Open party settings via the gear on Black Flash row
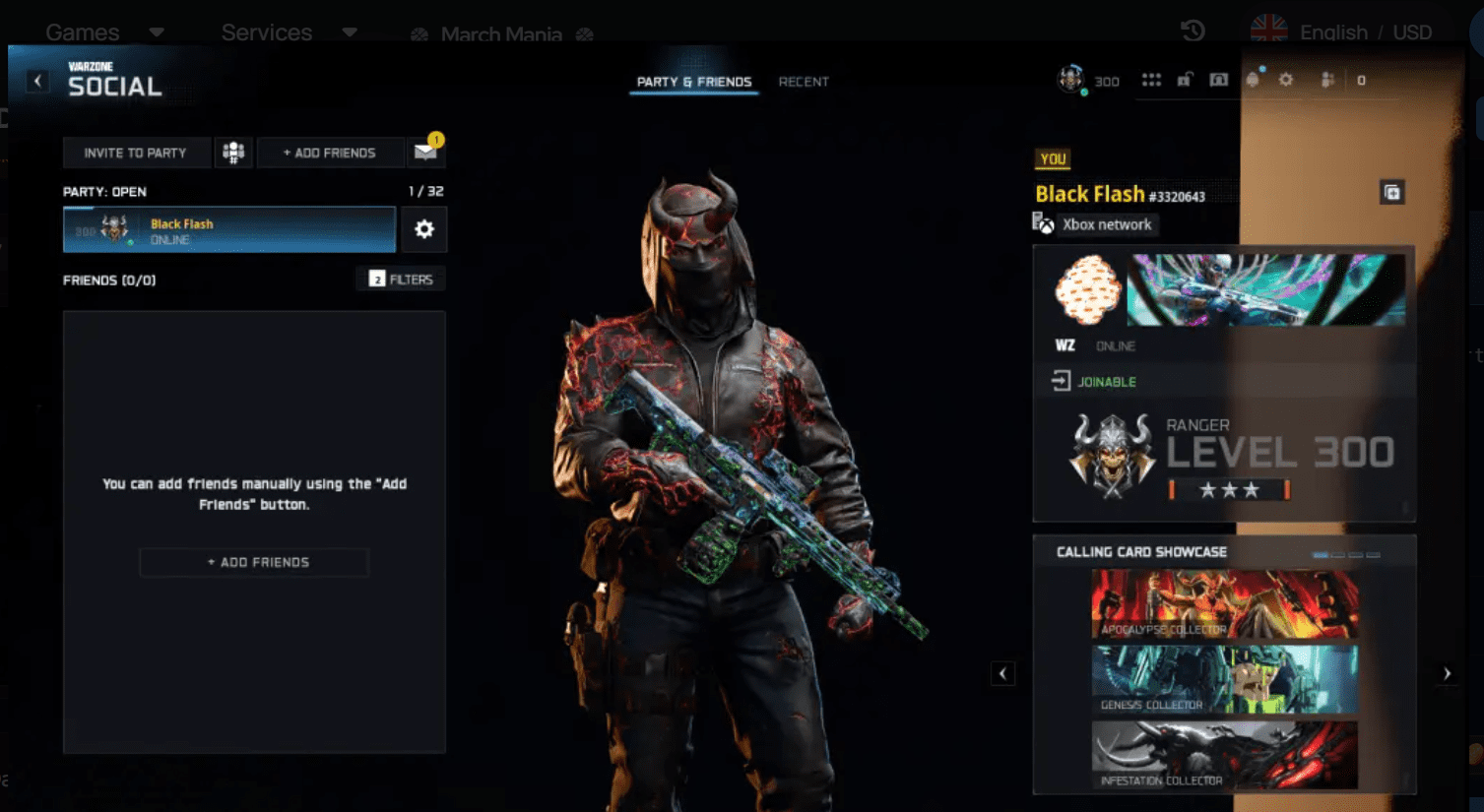The width and height of the screenshot is (1484, 812). 424,228
